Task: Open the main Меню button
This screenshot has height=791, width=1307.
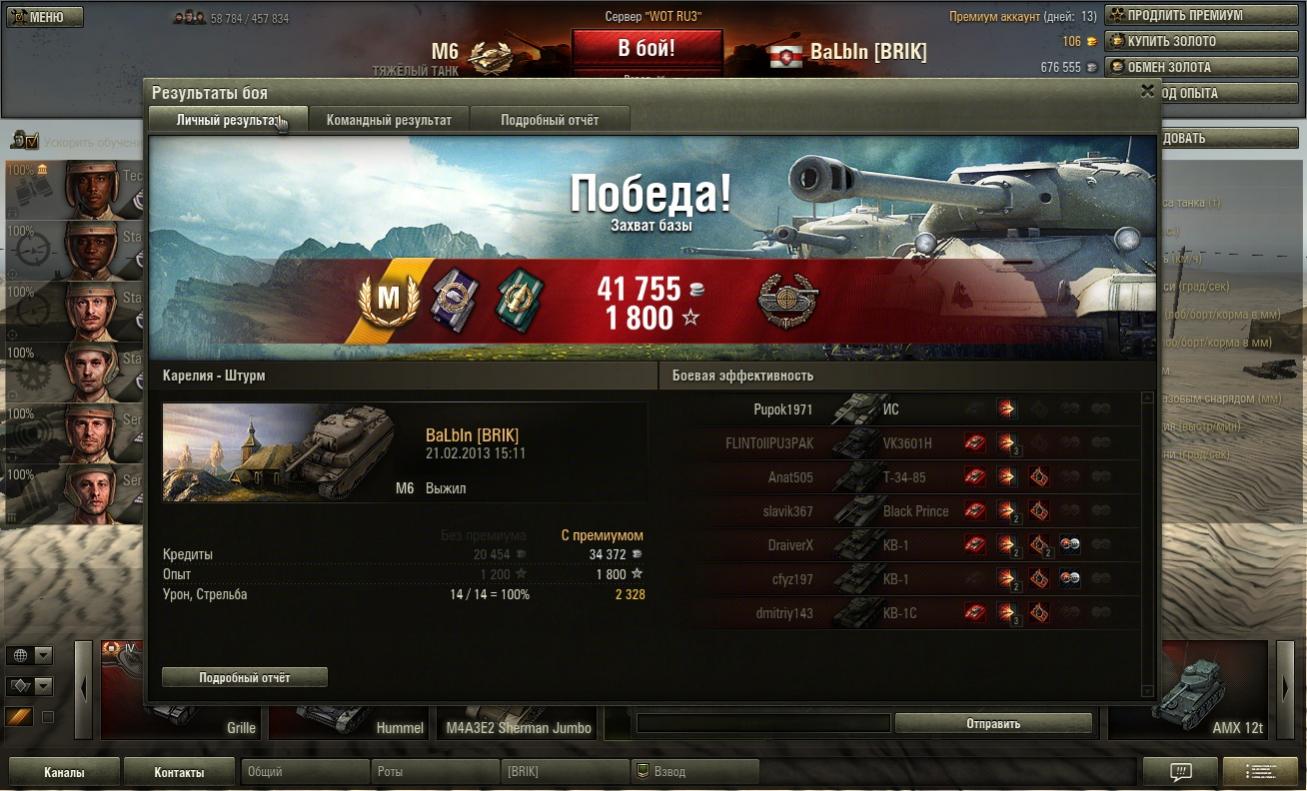Action: click(44, 17)
